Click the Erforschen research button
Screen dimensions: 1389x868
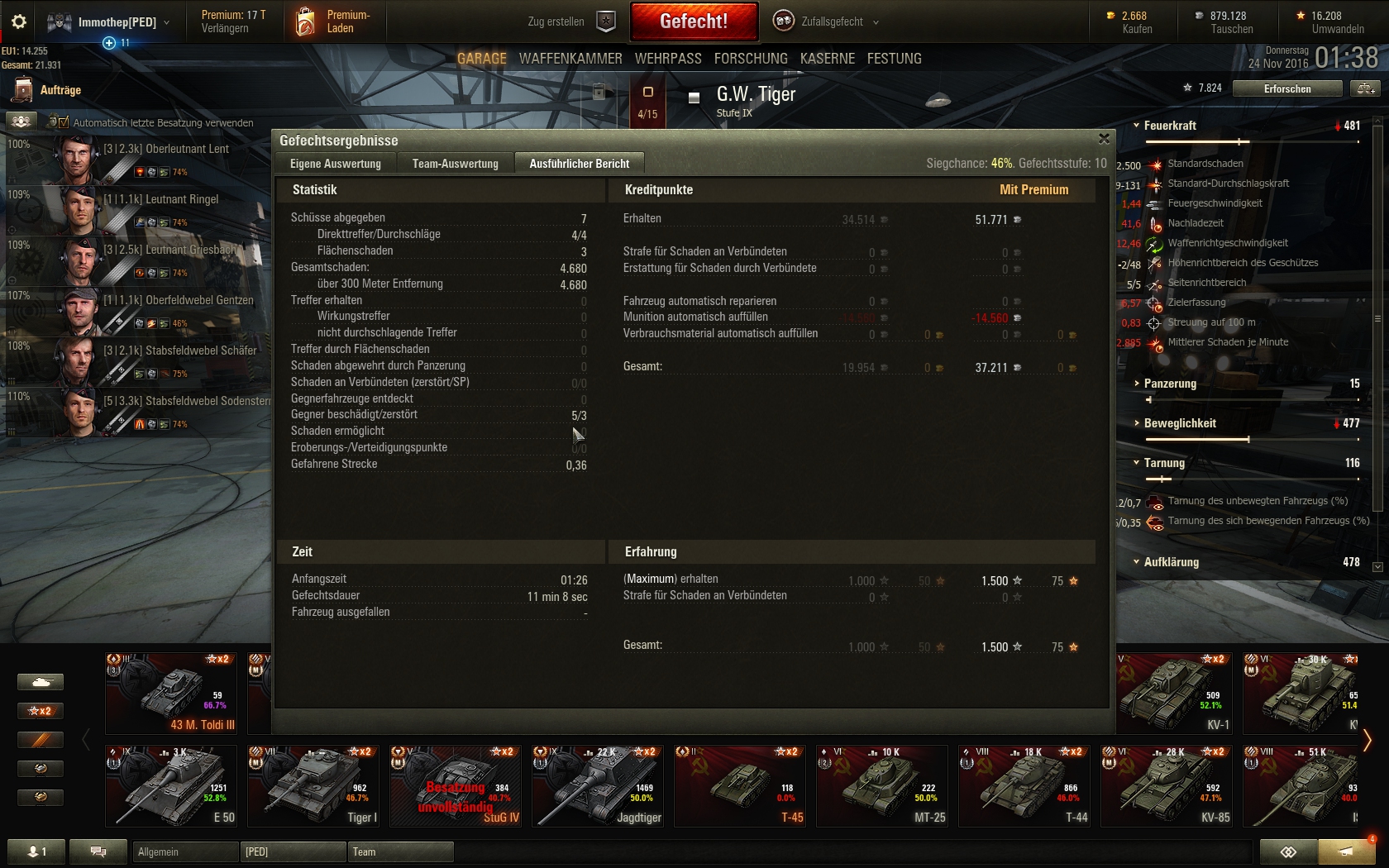pyautogui.click(x=1286, y=88)
